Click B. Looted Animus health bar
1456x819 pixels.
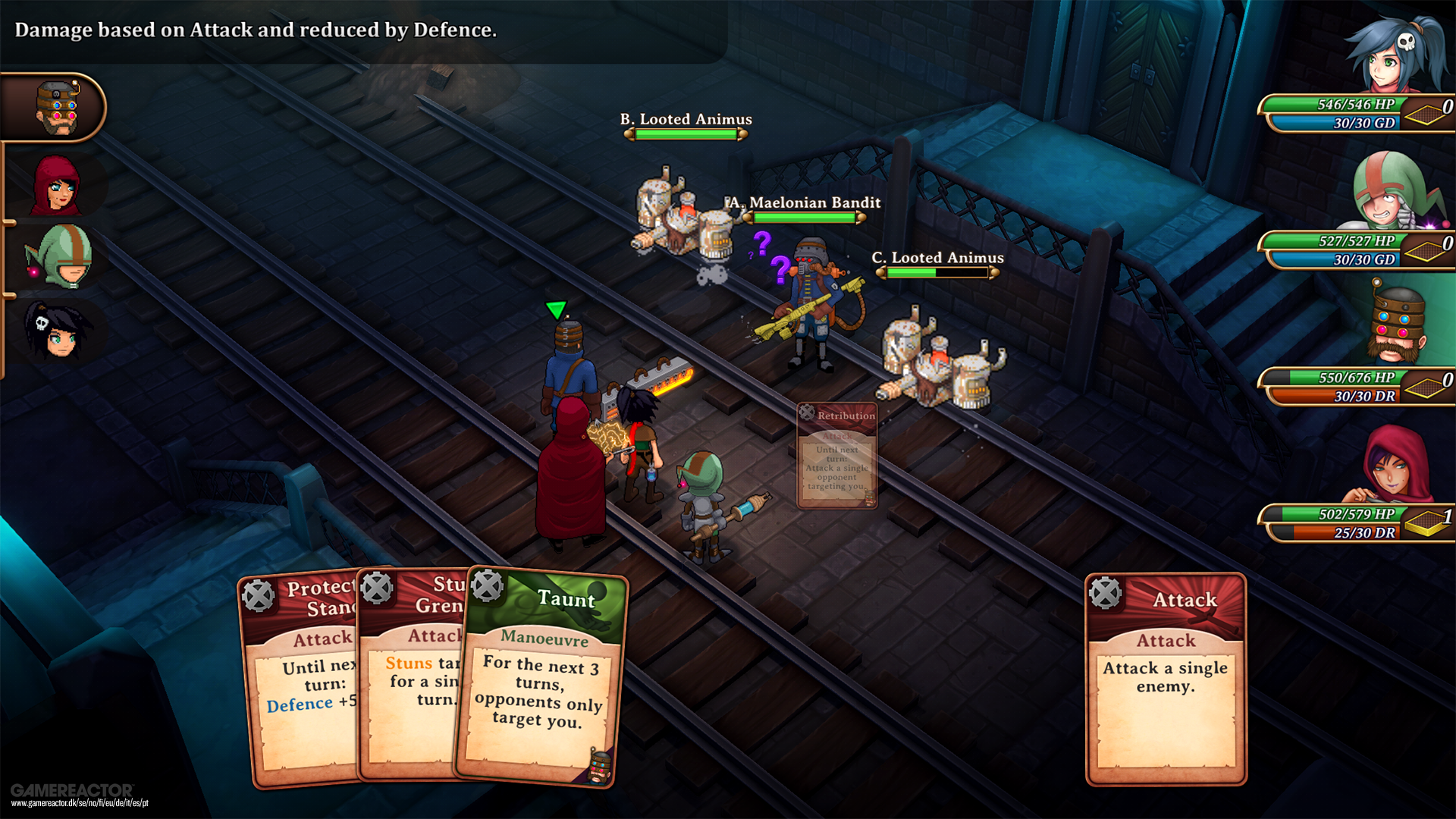click(x=685, y=133)
